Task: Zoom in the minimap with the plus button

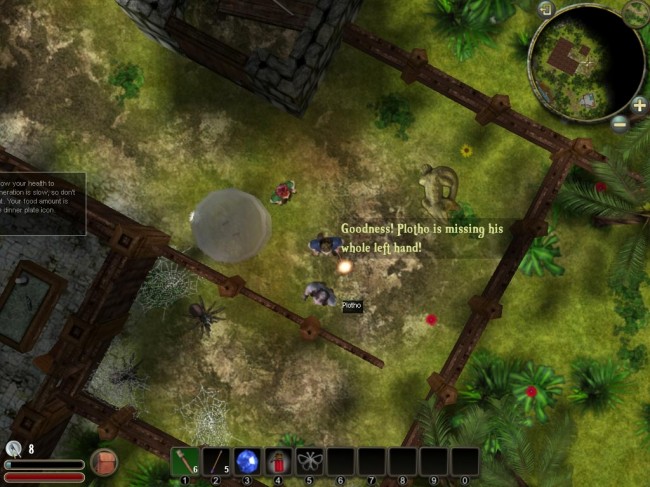Action: click(639, 105)
